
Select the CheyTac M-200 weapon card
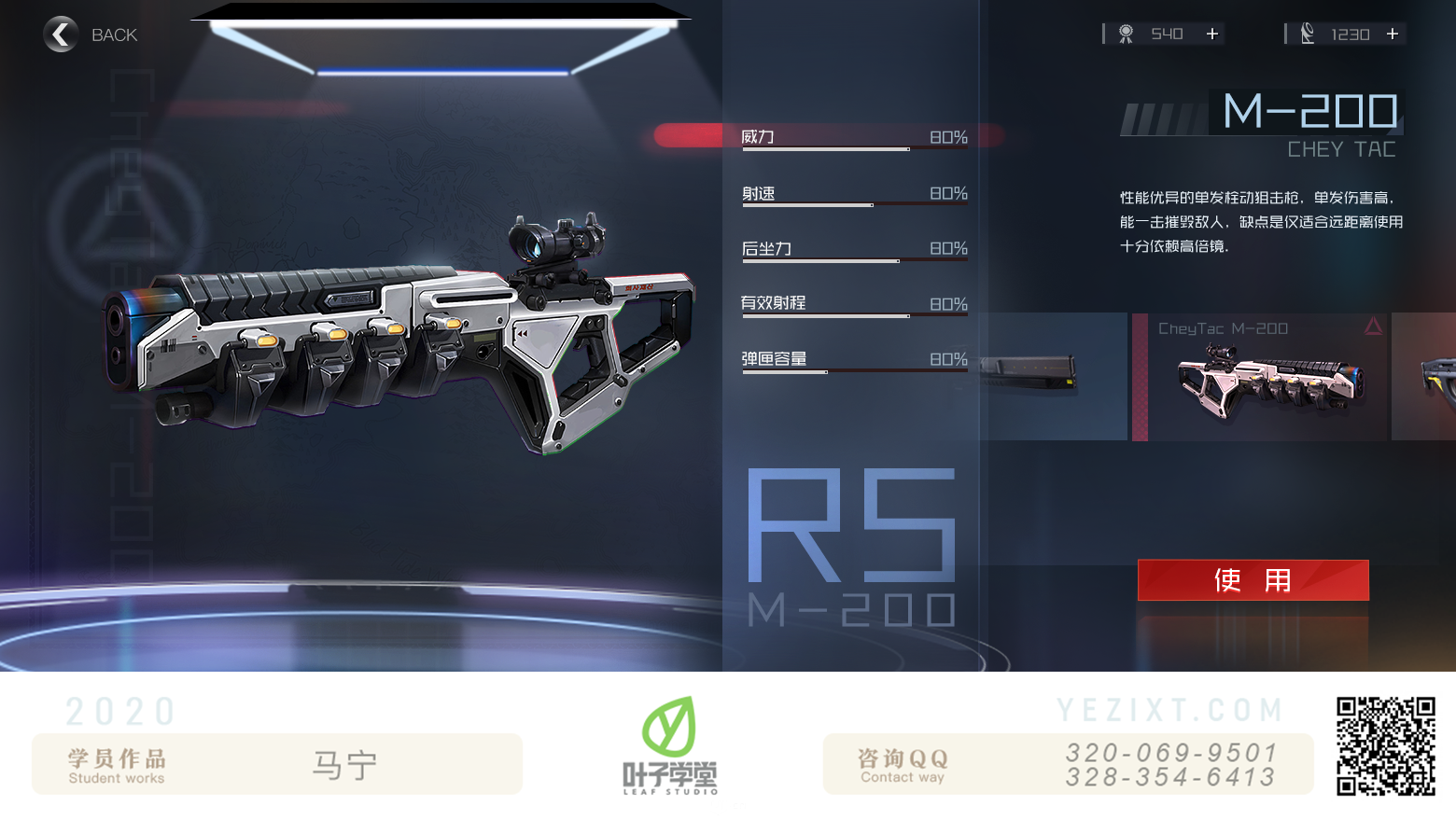(x=1260, y=377)
